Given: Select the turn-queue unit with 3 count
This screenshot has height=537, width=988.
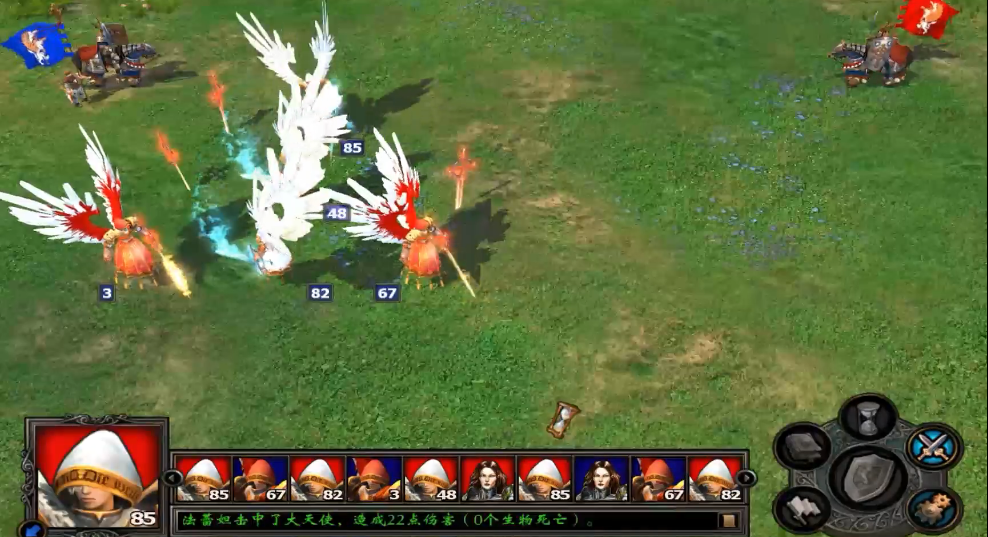Looking at the screenshot, I should [373, 478].
